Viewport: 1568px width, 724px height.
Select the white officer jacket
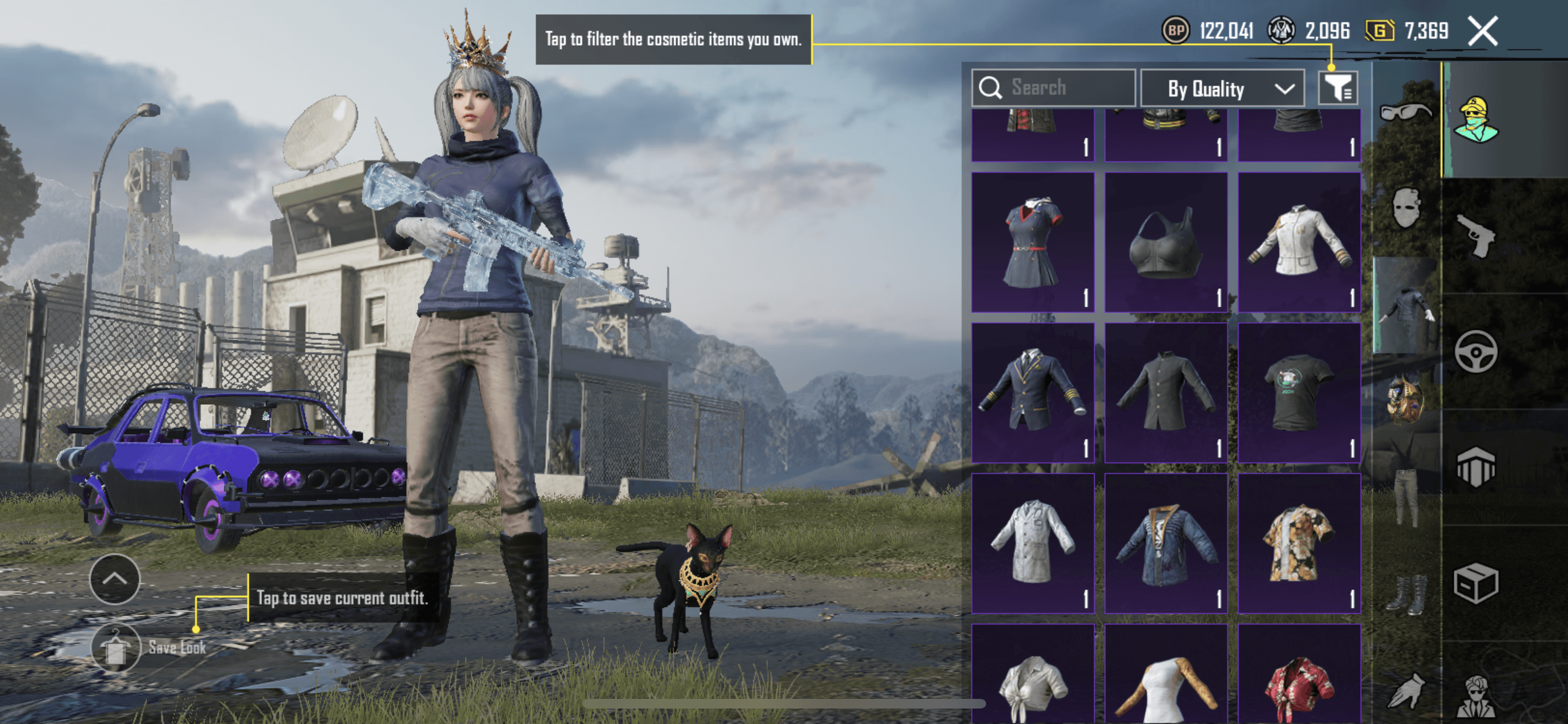pyautogui.click(x=1299, y=242)
